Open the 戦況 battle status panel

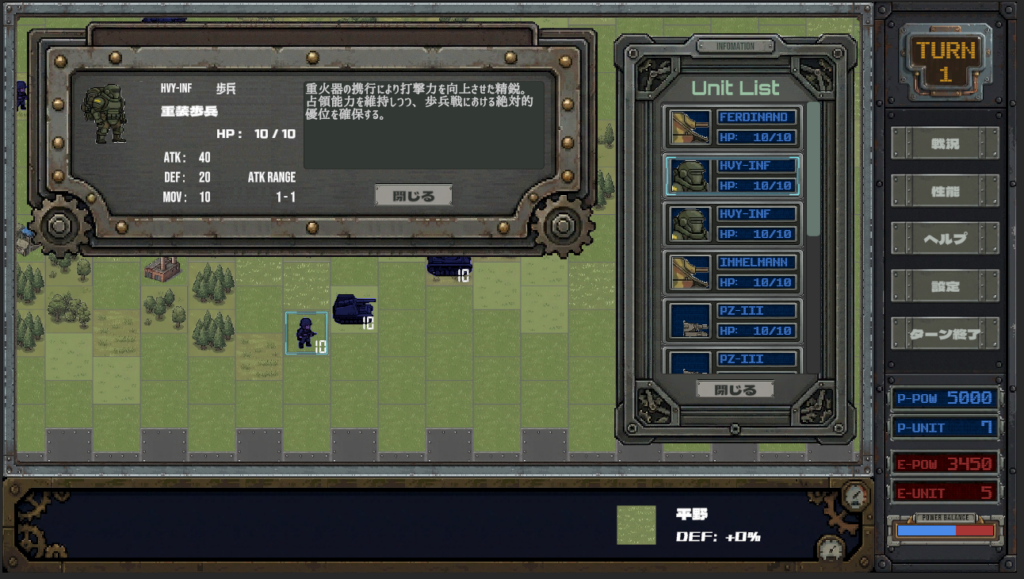click(944, 143)
